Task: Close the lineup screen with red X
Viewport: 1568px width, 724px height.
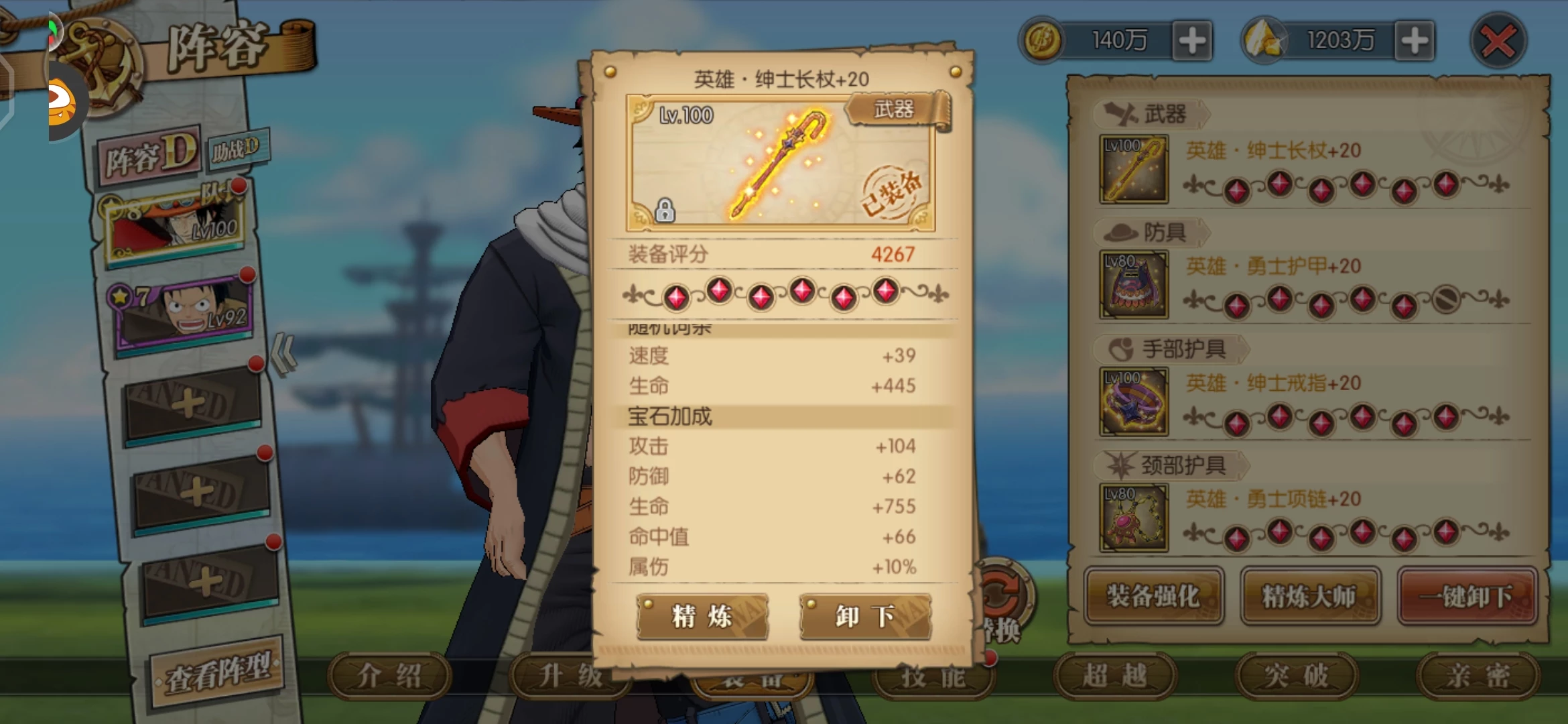Action: tap(1498, 41)
